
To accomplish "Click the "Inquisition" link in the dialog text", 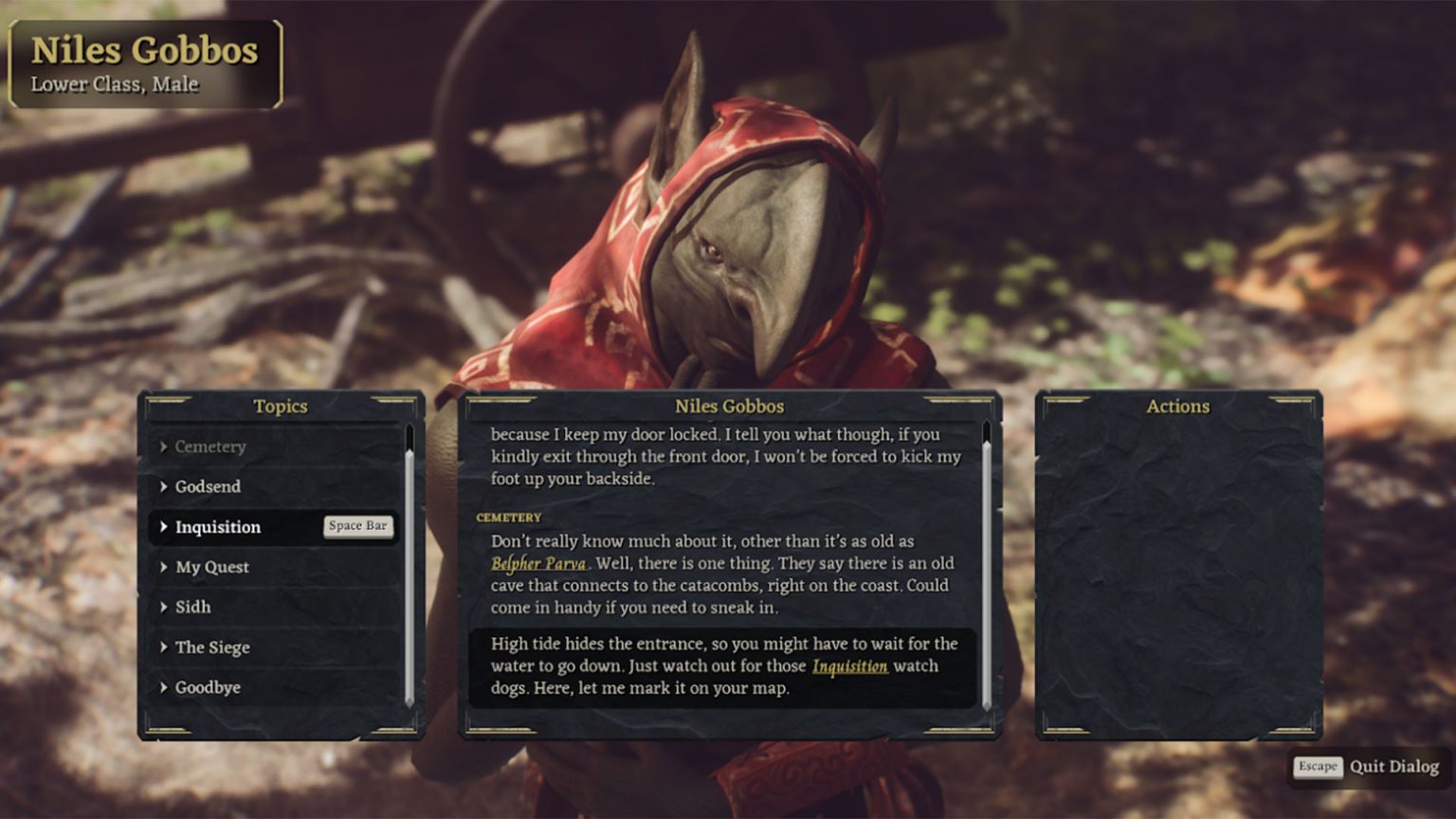I will (x=848, y=665).
